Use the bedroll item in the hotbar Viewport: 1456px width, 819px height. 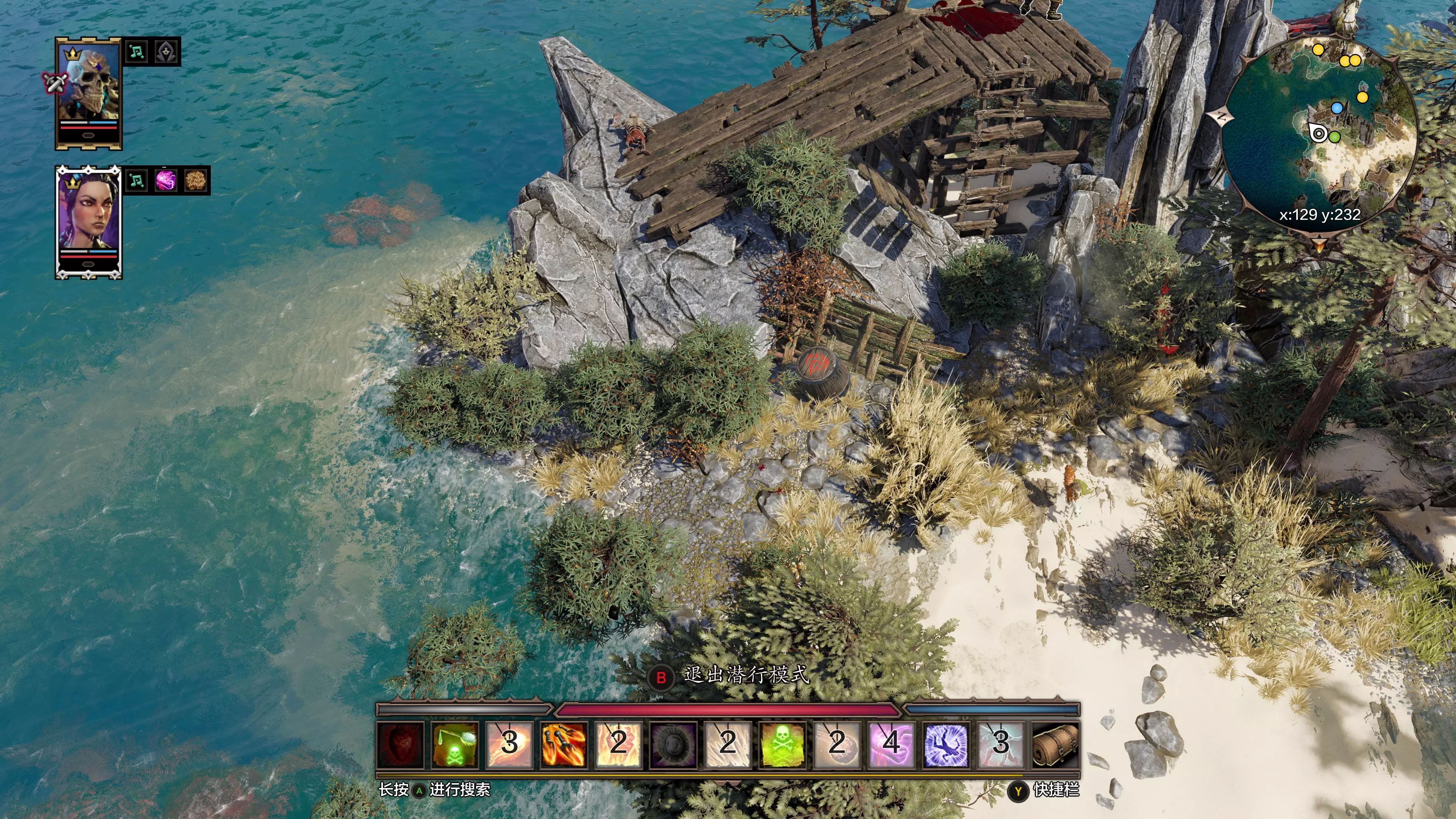1055,744
